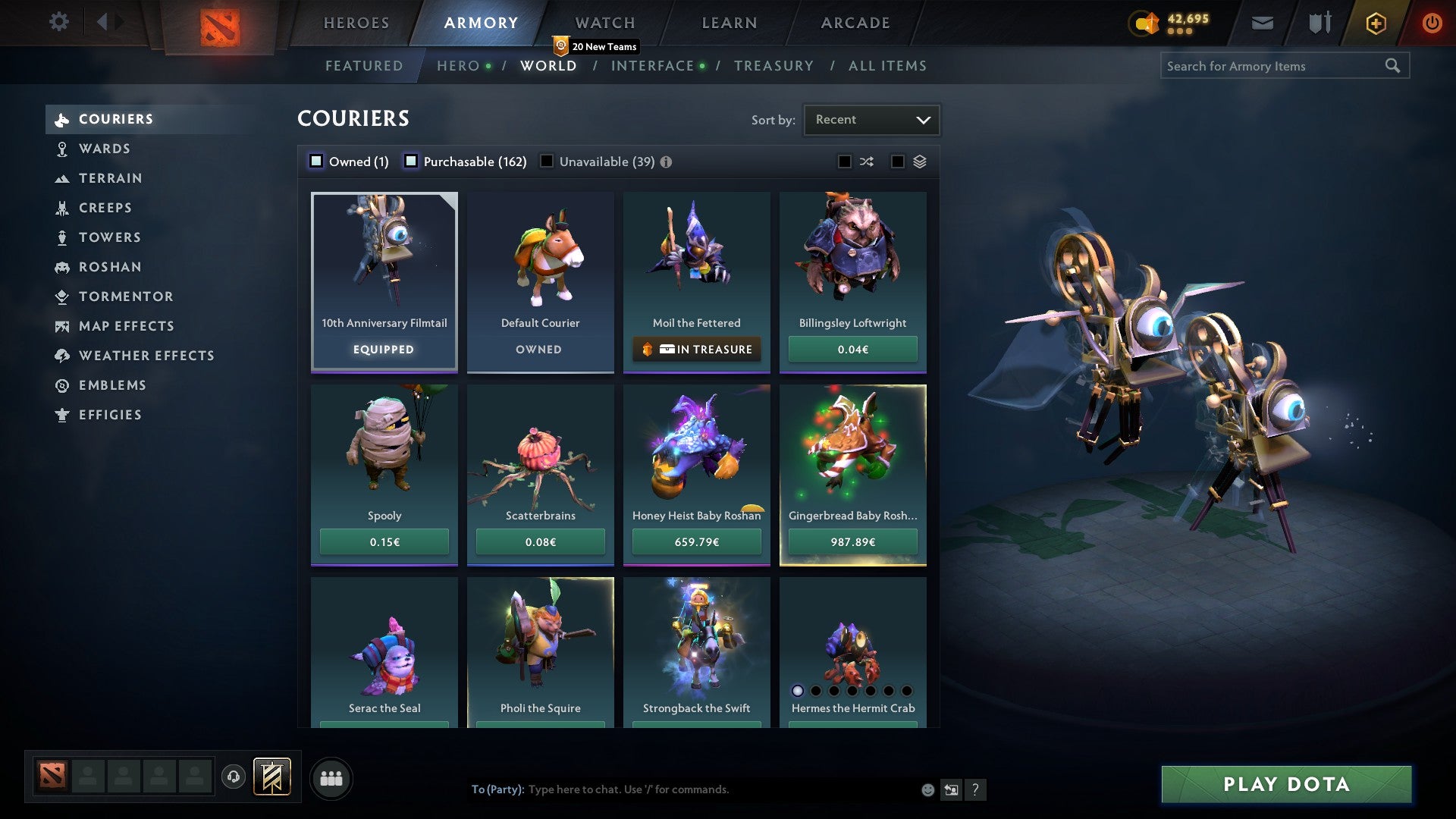Viewport: 1456px width, 819px height.
Task: Select the Effigies category
Action: 110,415
